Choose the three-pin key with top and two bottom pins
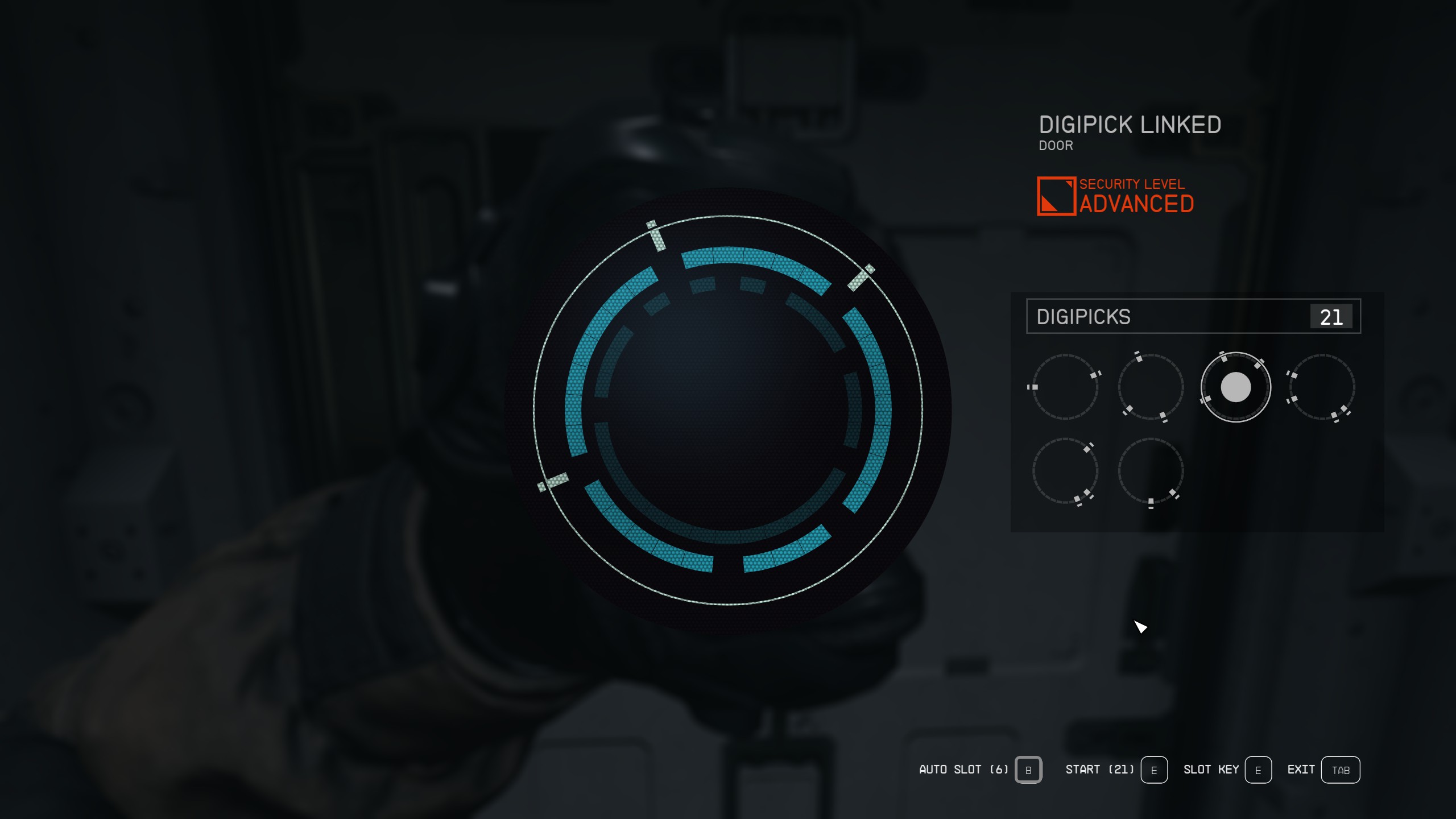The image size is (1456, 819). click(x=1151, y=387)
